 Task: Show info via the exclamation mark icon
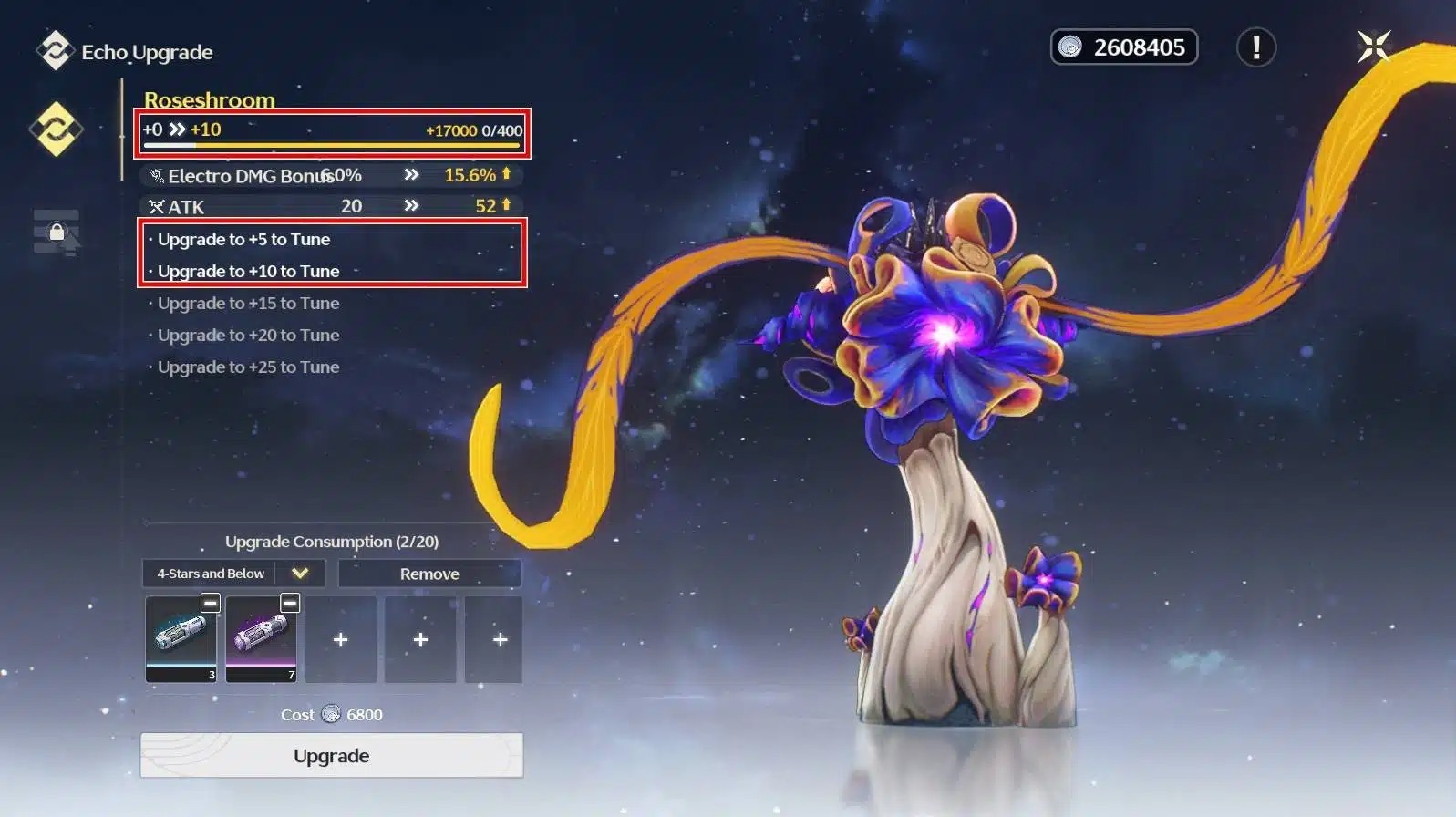[x=1255, y=47]
